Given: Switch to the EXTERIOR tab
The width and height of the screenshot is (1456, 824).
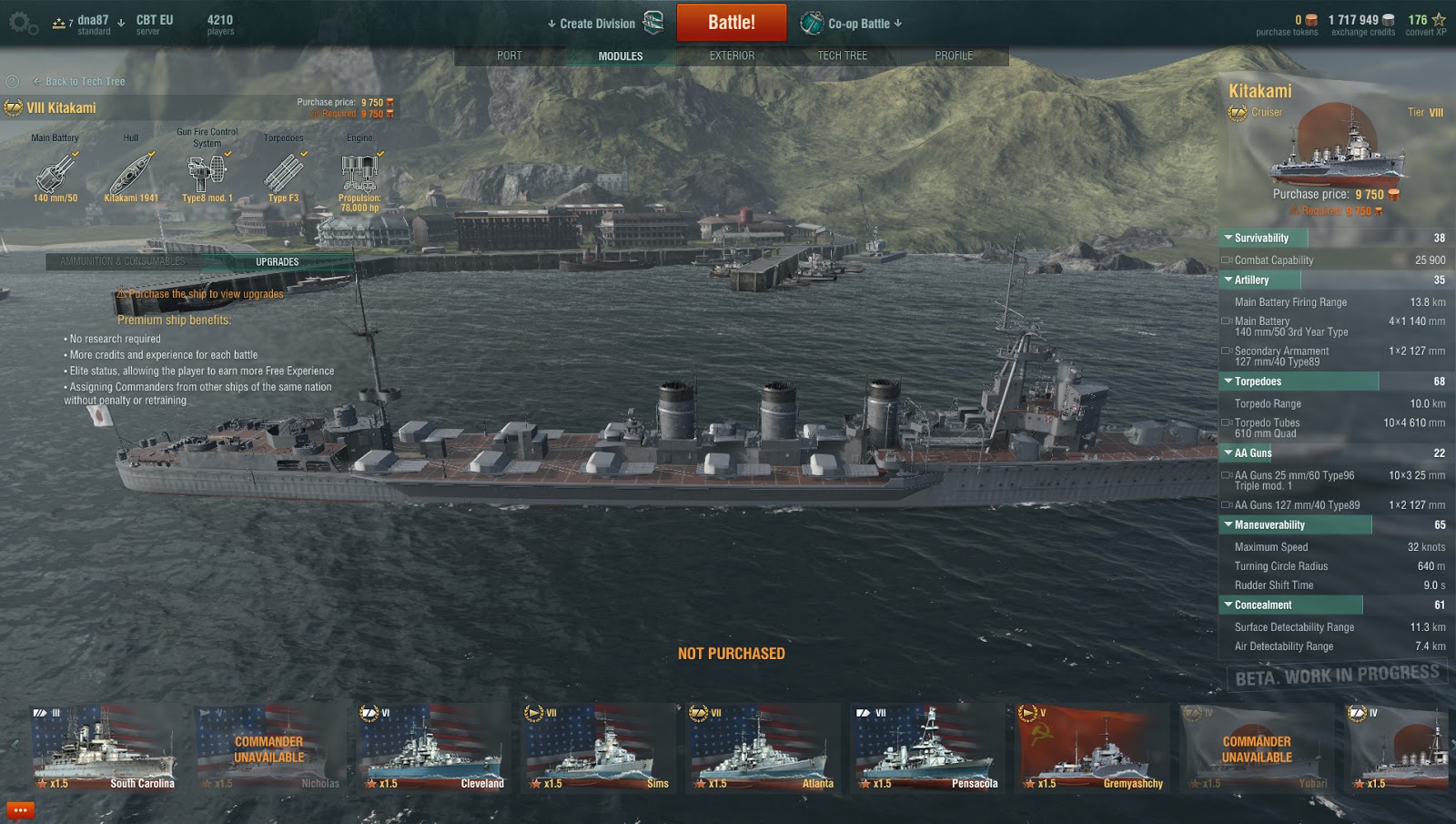Looking at the screenshot, I should [x=733, y=56].
